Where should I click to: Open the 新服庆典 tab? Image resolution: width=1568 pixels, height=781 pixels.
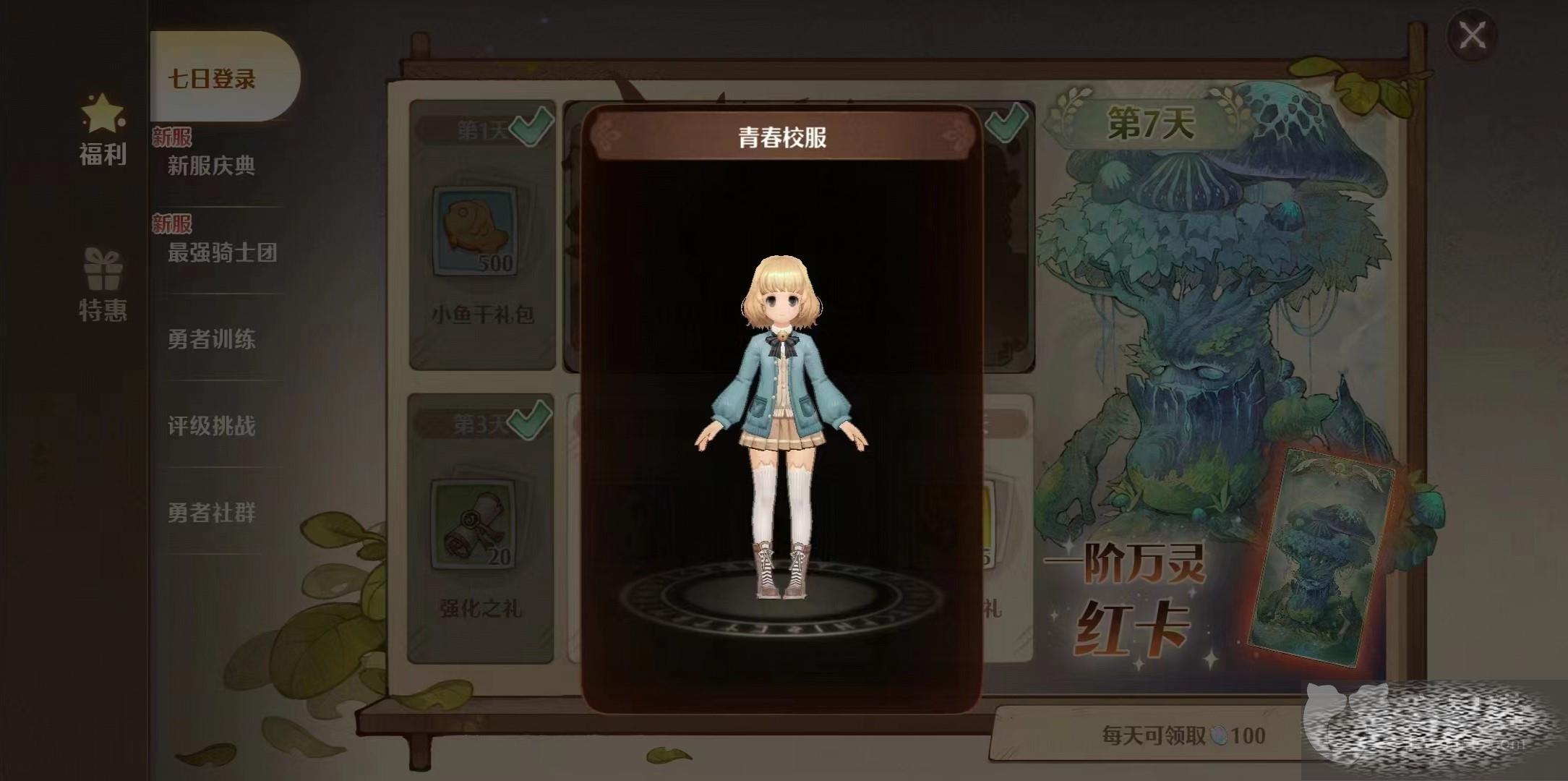pos(212,166)
